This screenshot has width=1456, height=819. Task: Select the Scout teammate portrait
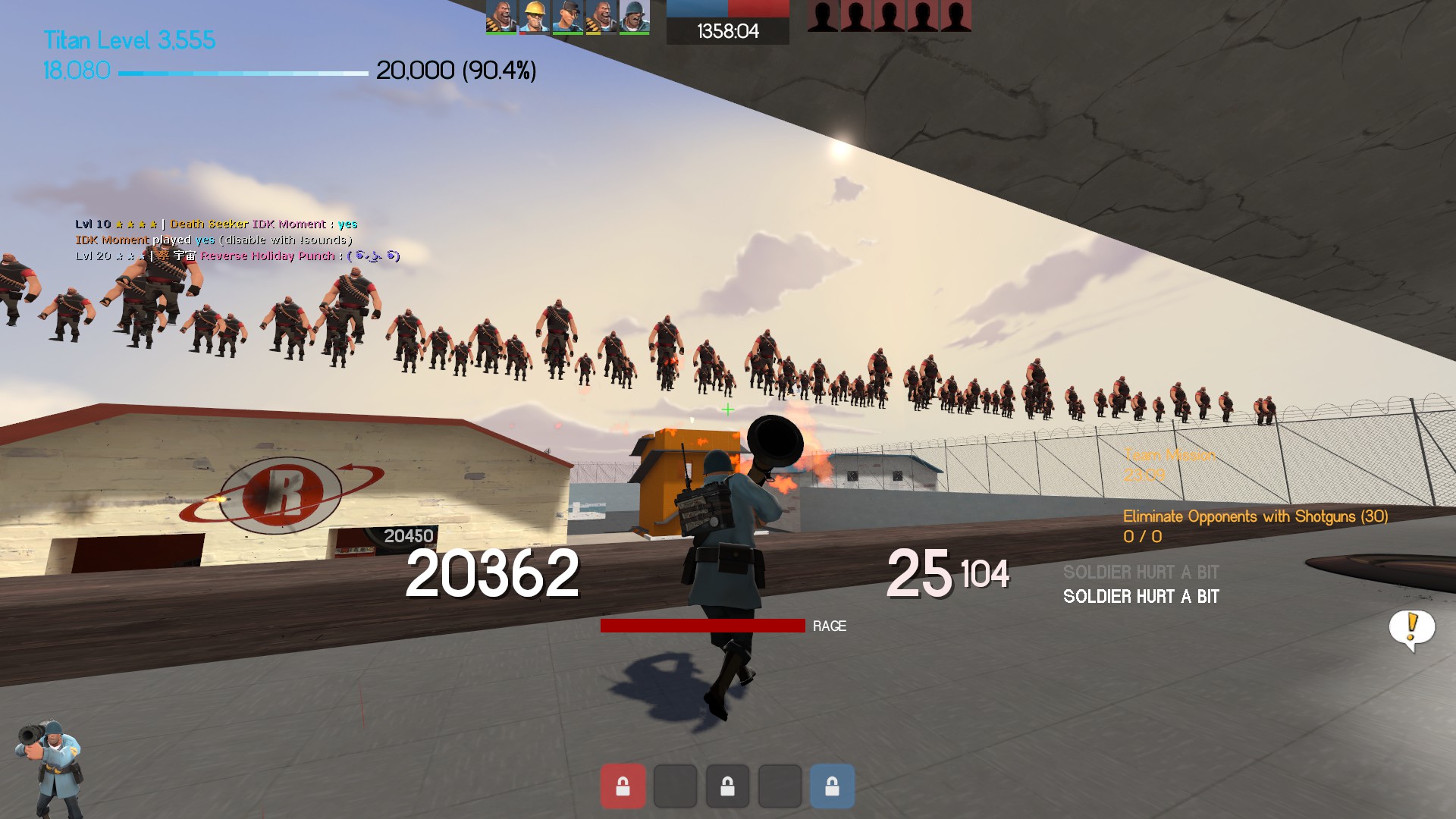point(567,17)
